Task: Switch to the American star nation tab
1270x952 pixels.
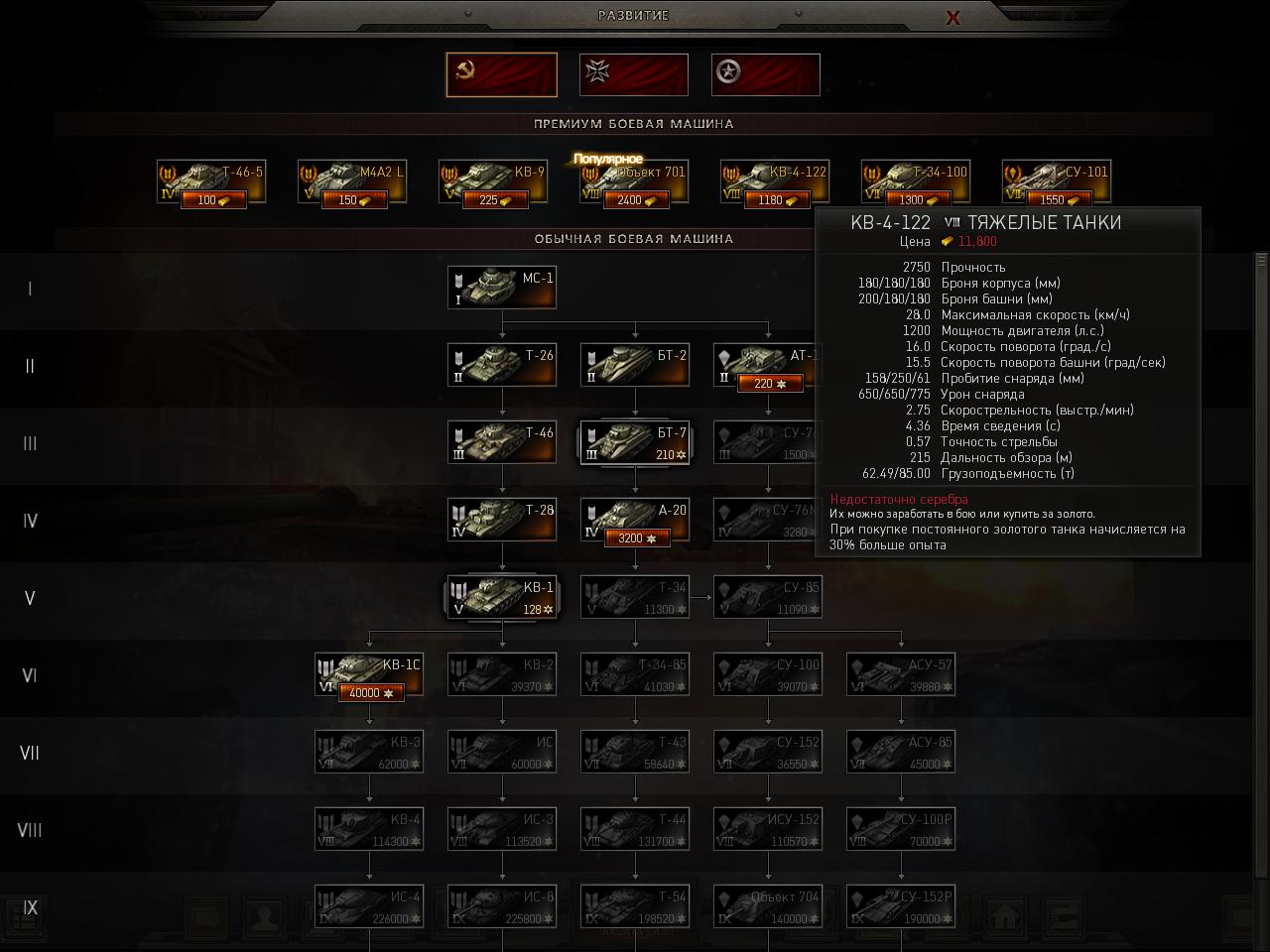Action: (x=765, y=74)
